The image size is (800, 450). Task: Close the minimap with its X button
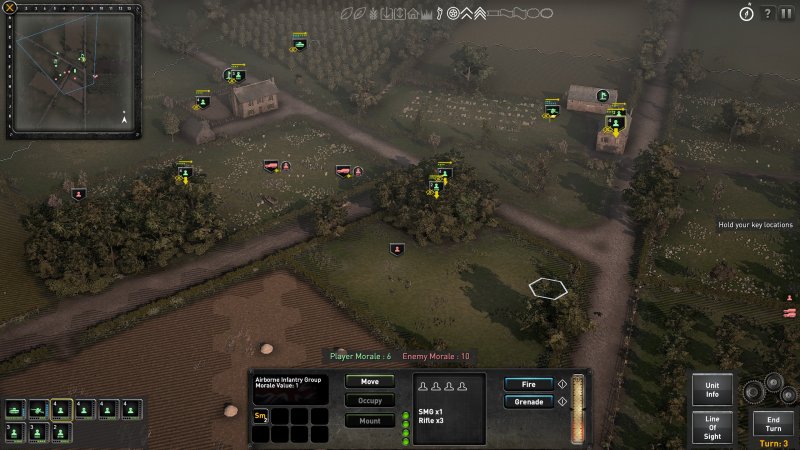click(11, 8)
